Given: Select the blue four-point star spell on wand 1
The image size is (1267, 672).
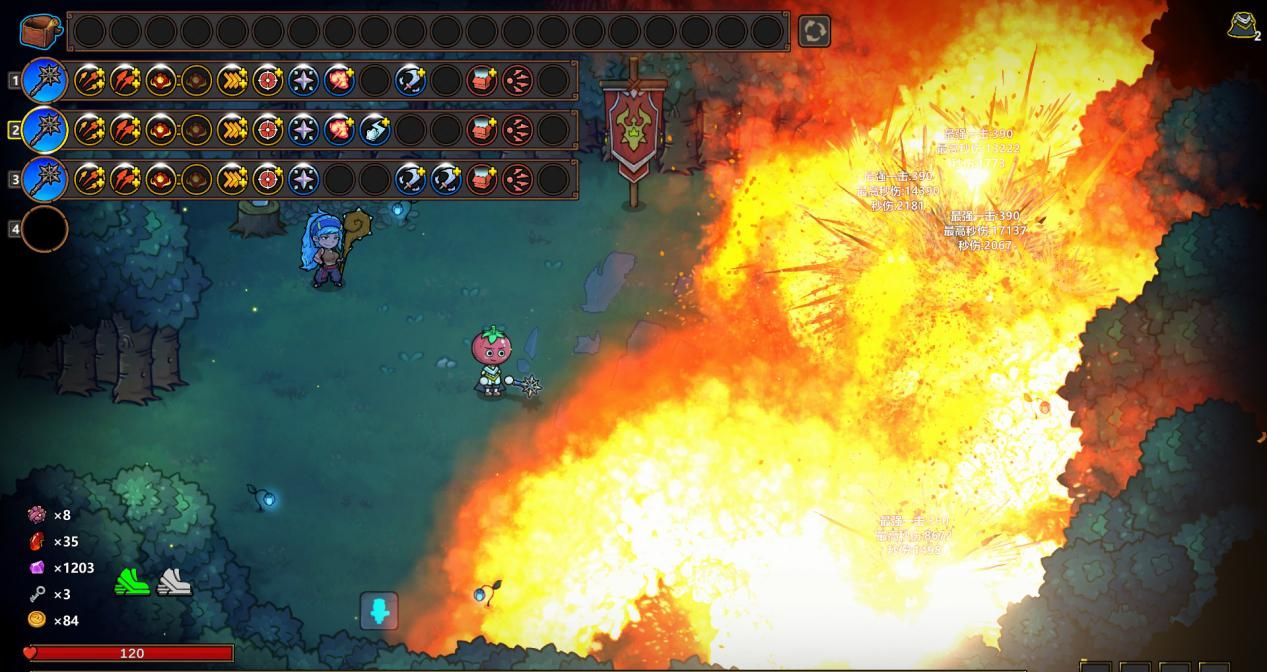Looking at the screenshot, I should (303, 80).
